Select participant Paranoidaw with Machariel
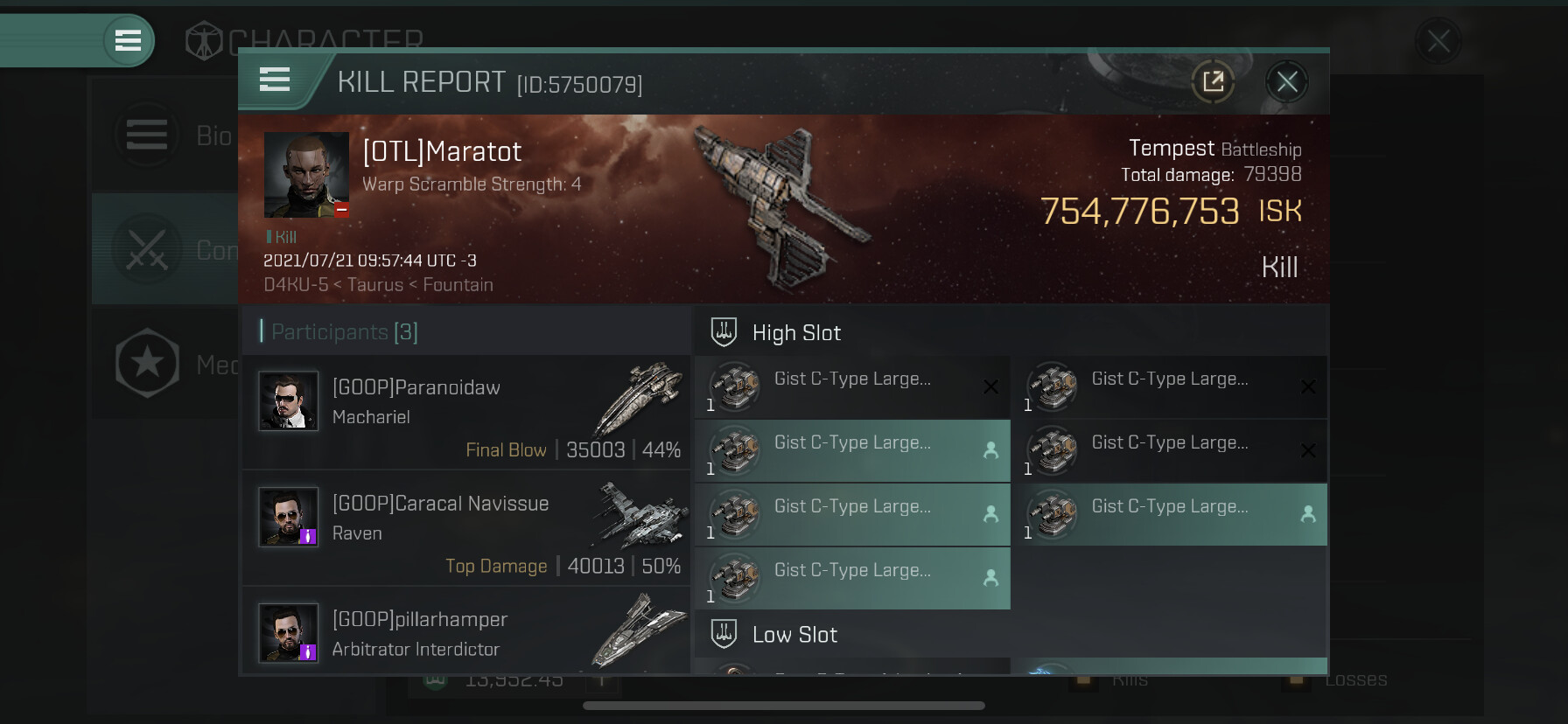Image resolution: width=1568 pixels, height=724 pixels. point(465,411)
